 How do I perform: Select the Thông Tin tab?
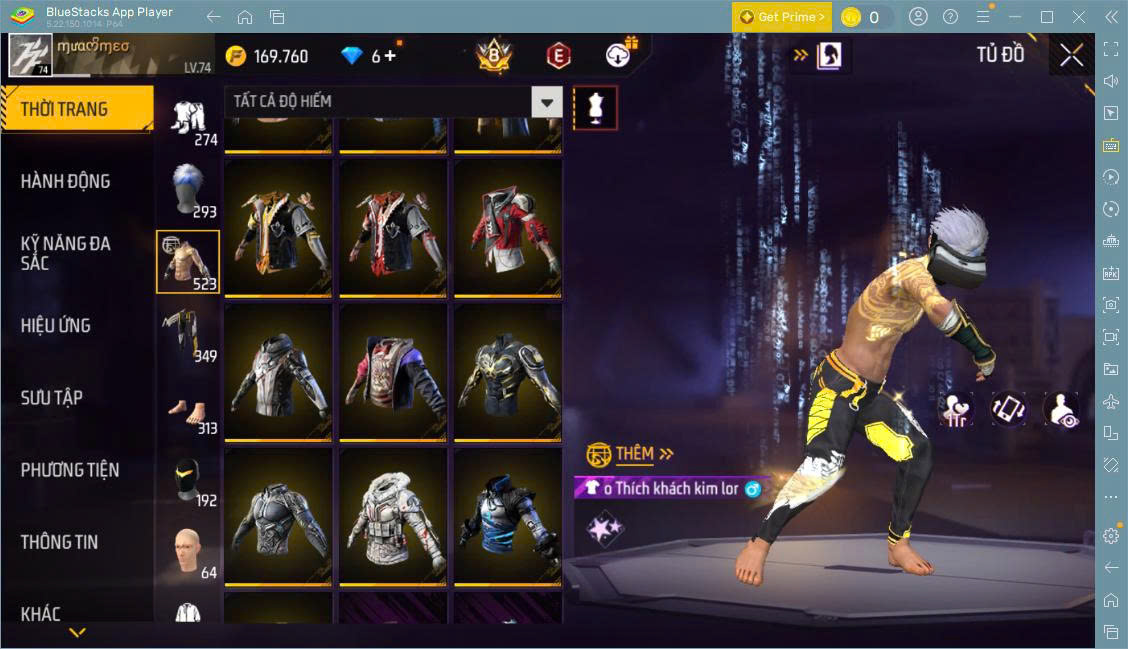60,542
